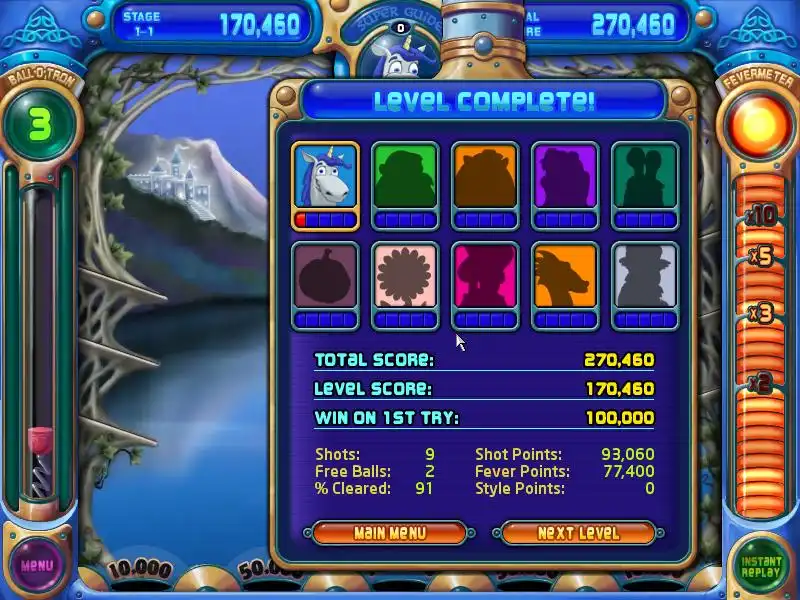Viewport: 800px width, 600px height.
Task: Choose the magenta silhouette portrait
Action: coord(485,276)
